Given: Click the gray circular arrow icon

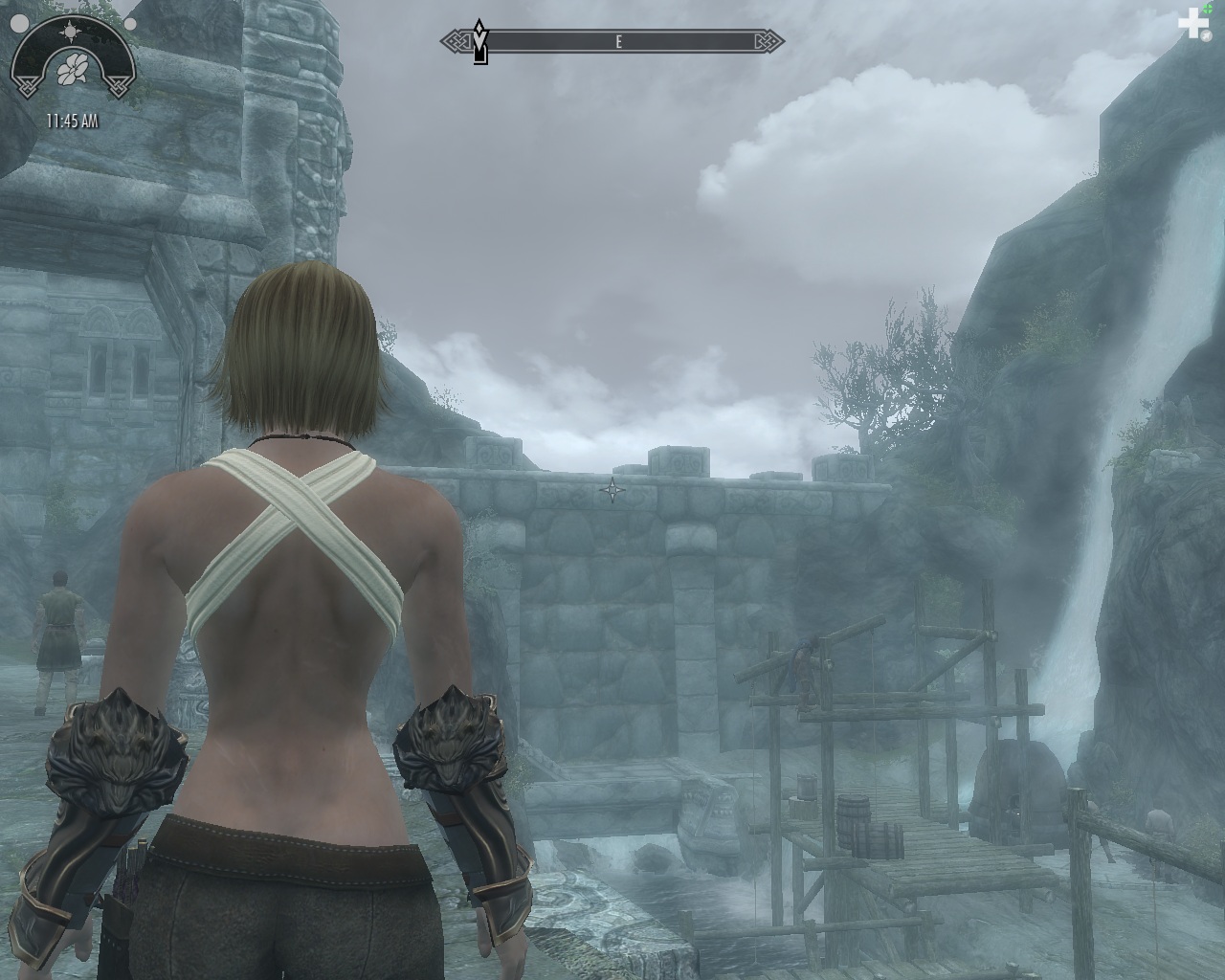Looking at the screenshot, I should pos(1208,35).
